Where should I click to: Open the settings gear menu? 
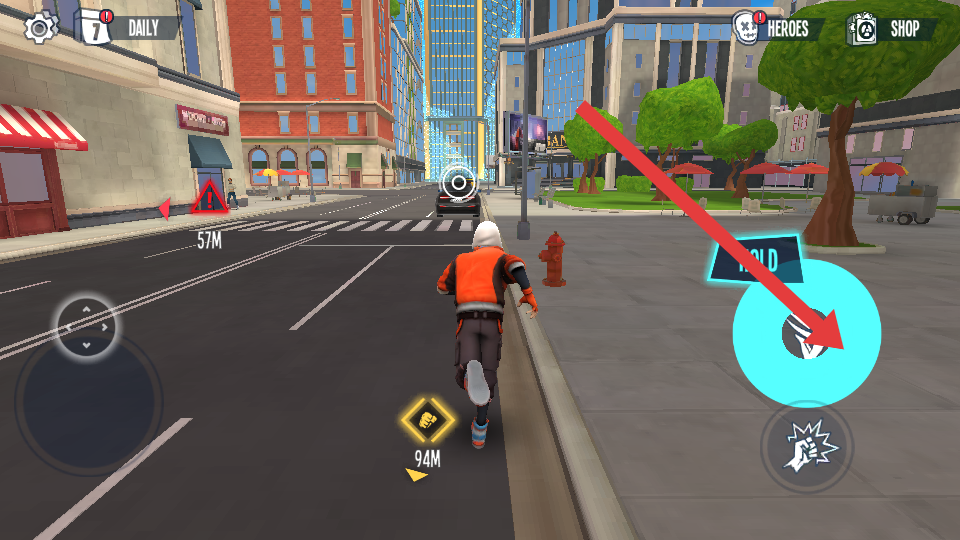pos(40,27)
